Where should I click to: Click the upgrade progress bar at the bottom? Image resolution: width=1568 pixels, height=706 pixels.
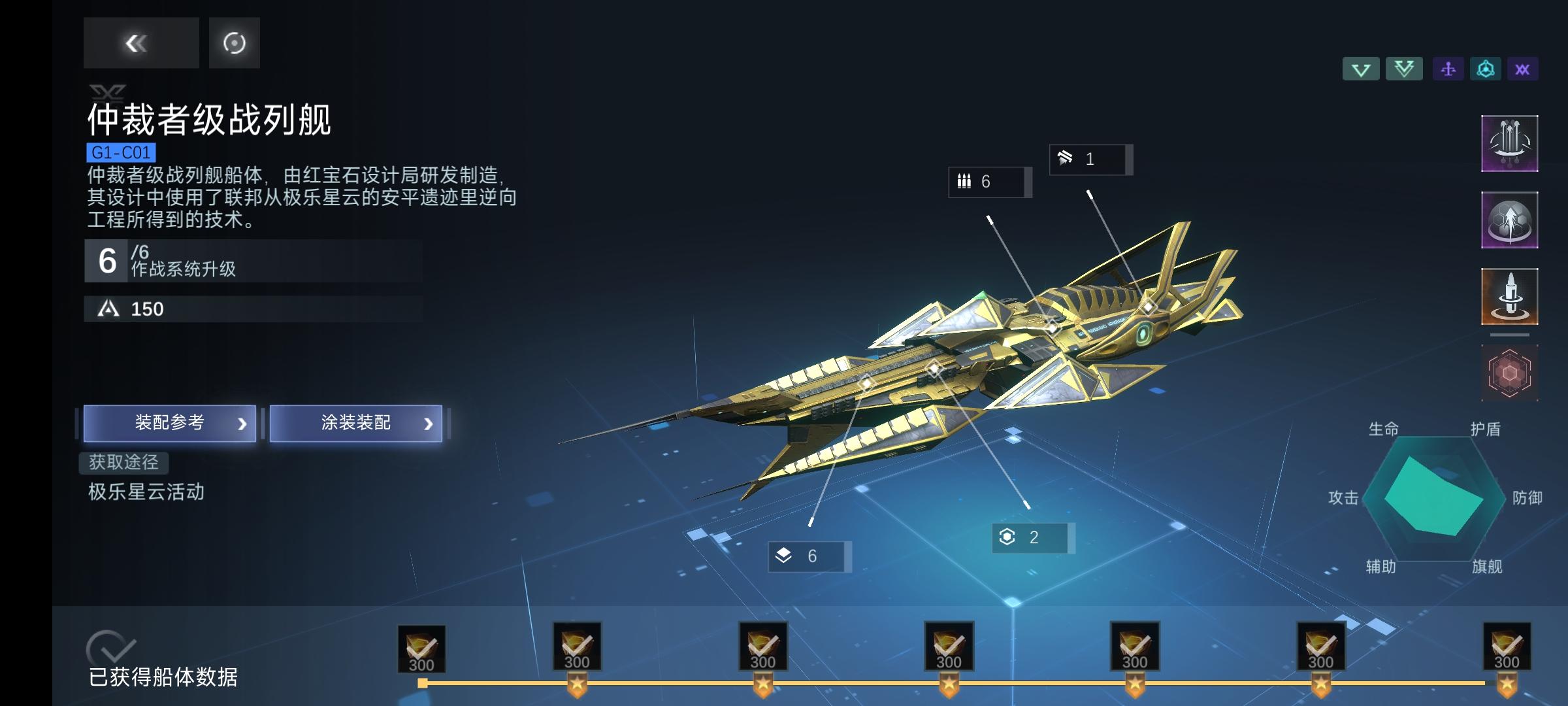(x=980, y=682)
